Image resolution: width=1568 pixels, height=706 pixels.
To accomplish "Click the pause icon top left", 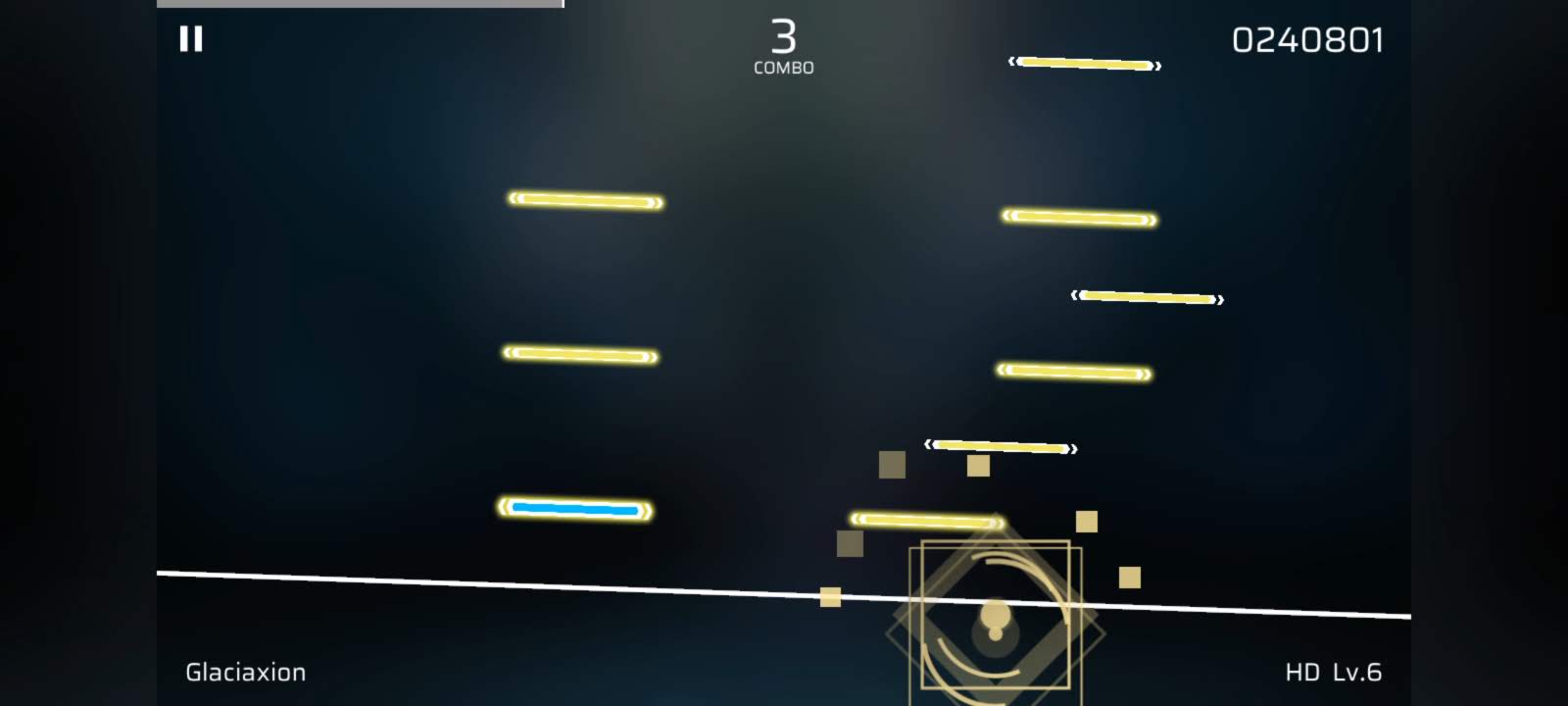I will pos(192,39).
